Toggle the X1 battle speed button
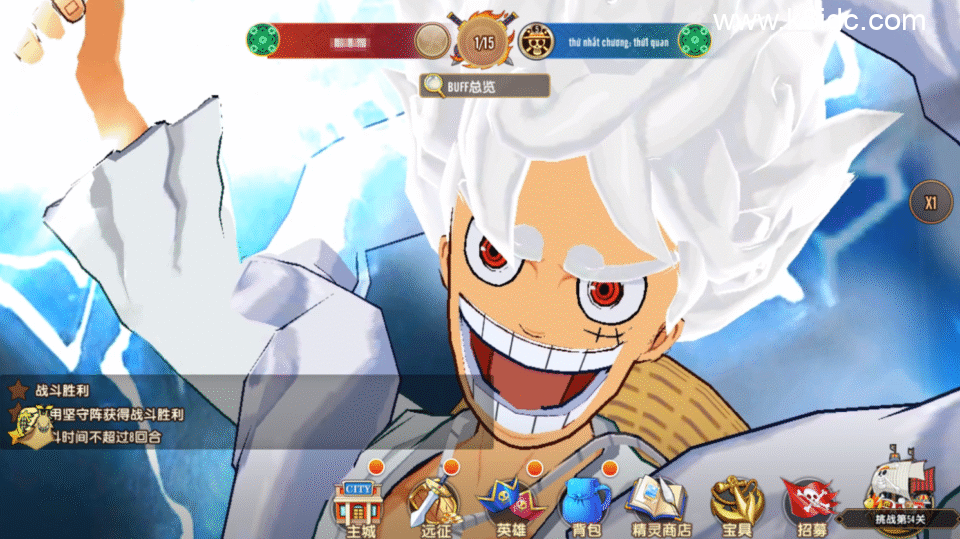The width and height of the screenshot is (960, 539). (x=930, y=202)
